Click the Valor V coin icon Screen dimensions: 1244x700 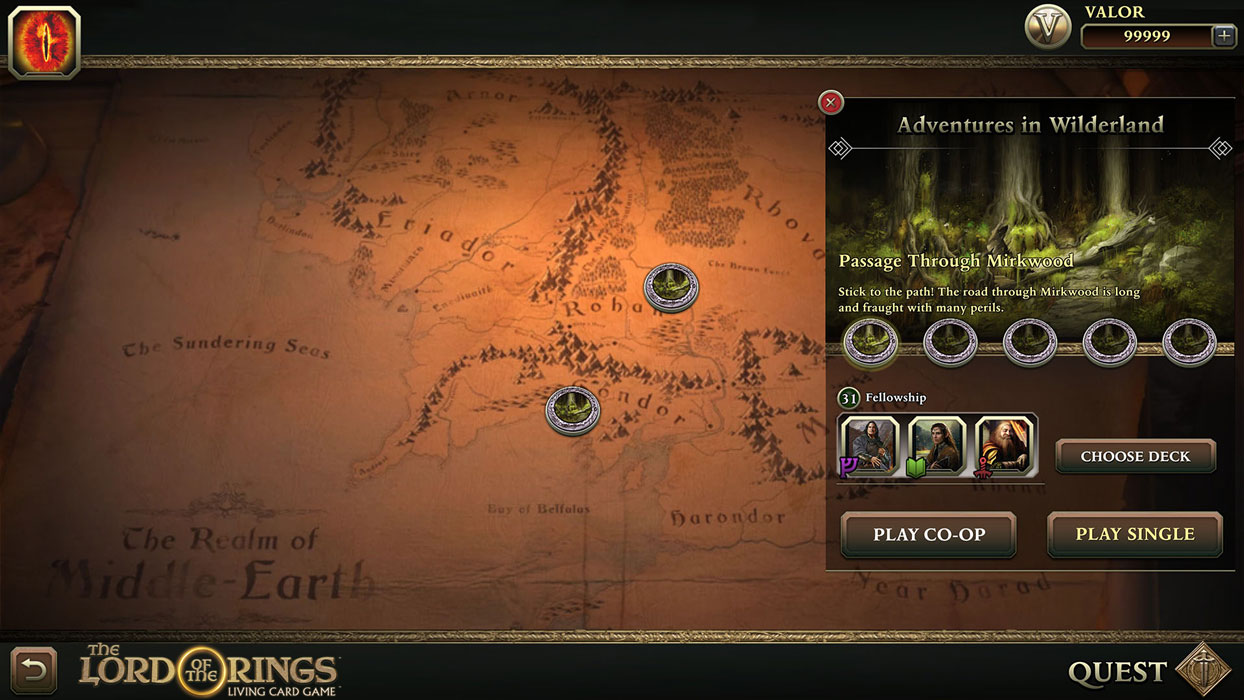pyautogui.click(x=1049, y=28)
